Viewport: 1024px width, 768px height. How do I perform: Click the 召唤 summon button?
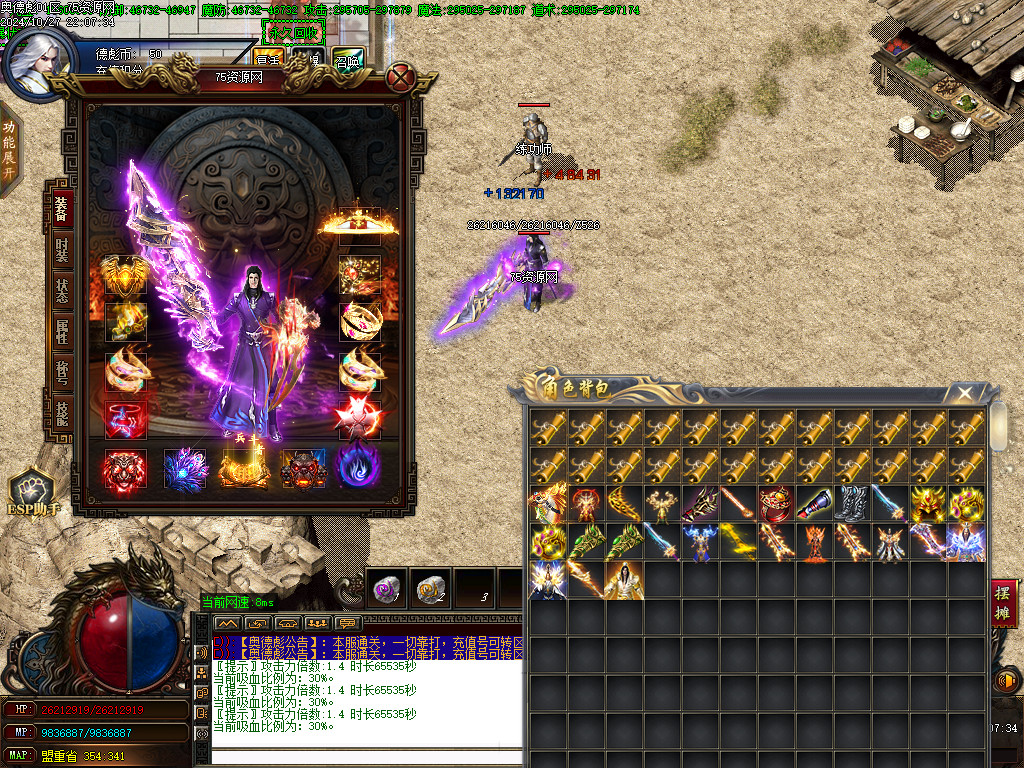coord(348,60)
